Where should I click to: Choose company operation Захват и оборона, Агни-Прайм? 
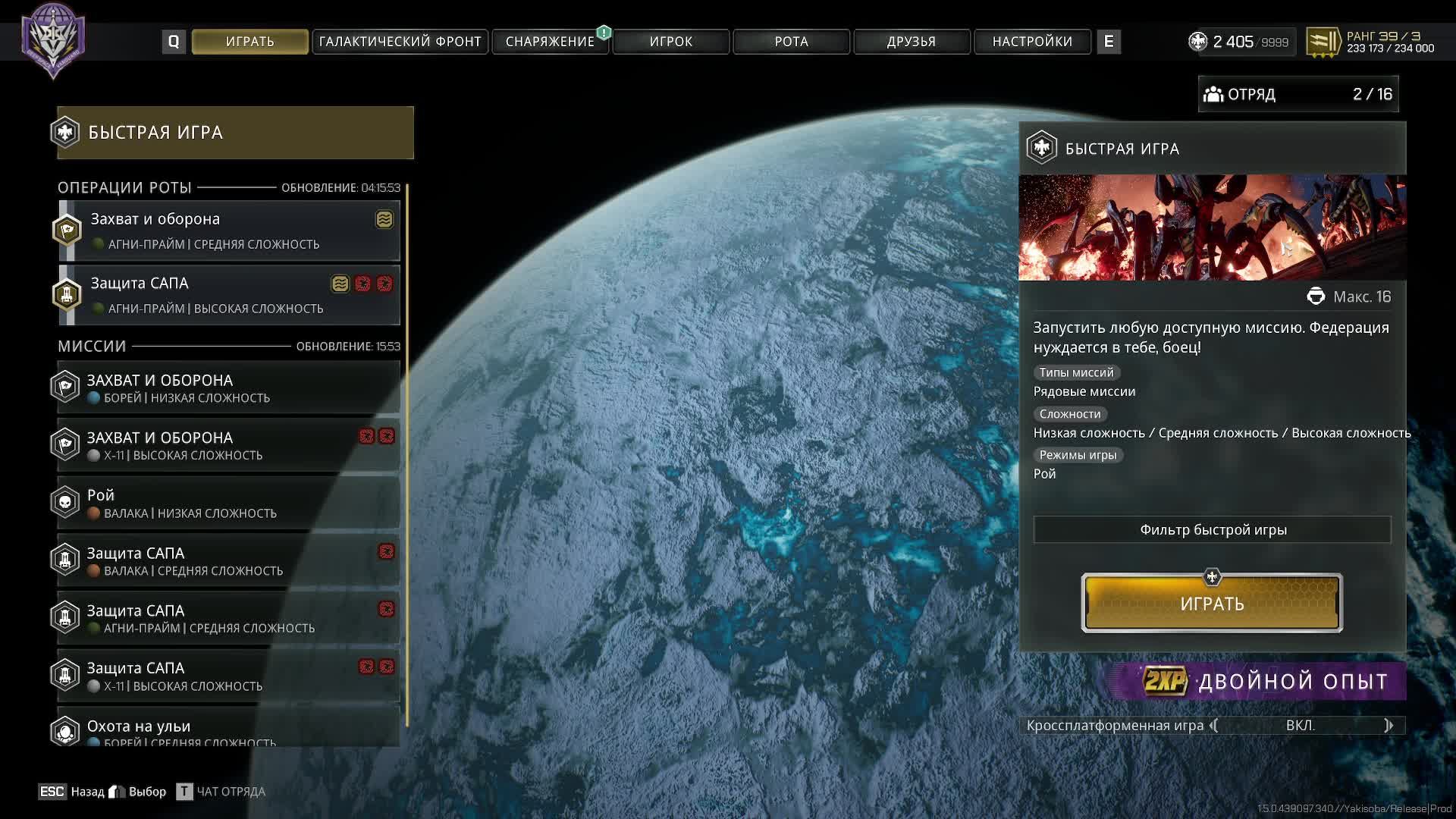229,231
